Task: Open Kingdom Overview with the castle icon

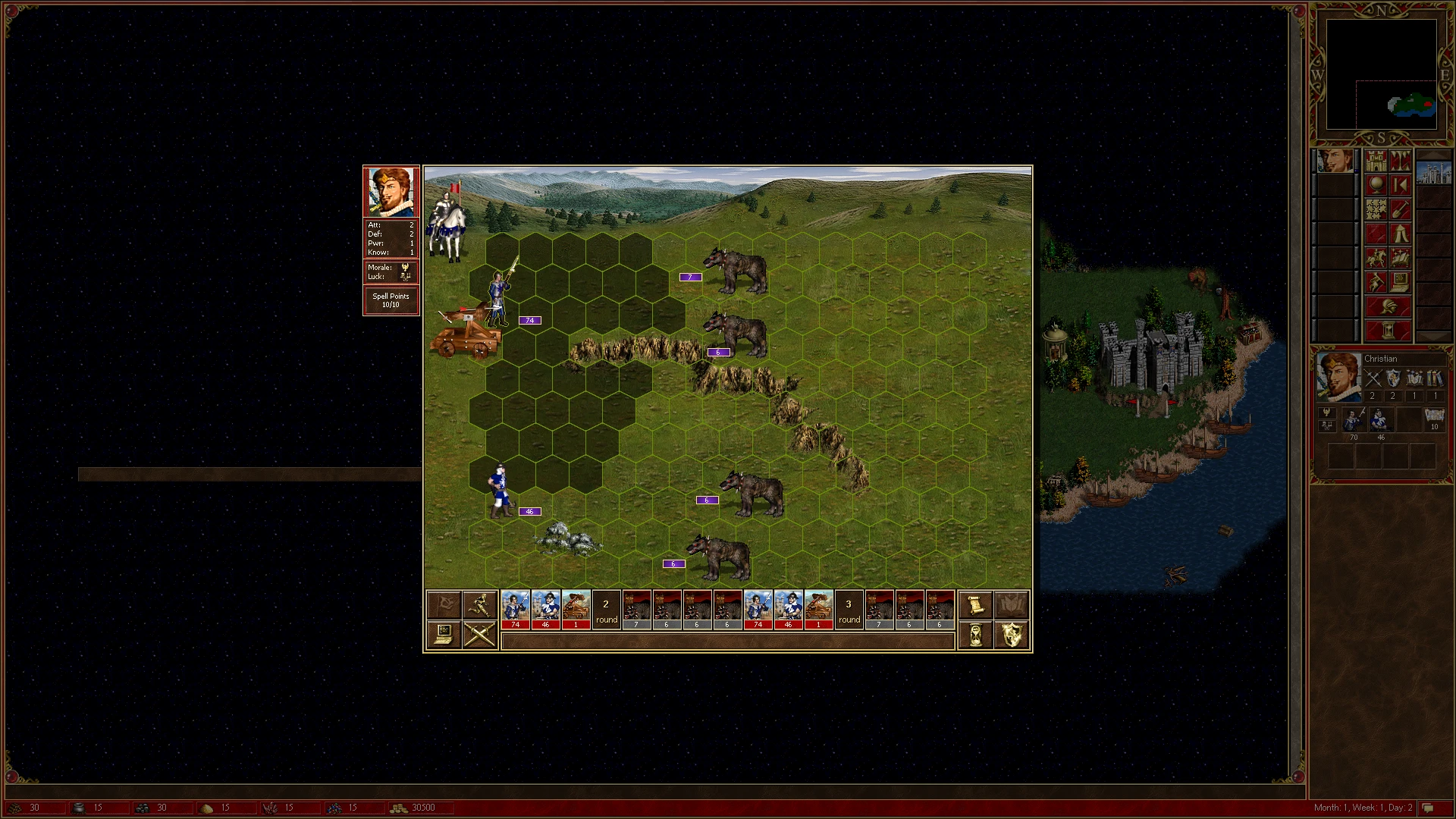Action: (x=1375, y=162)
